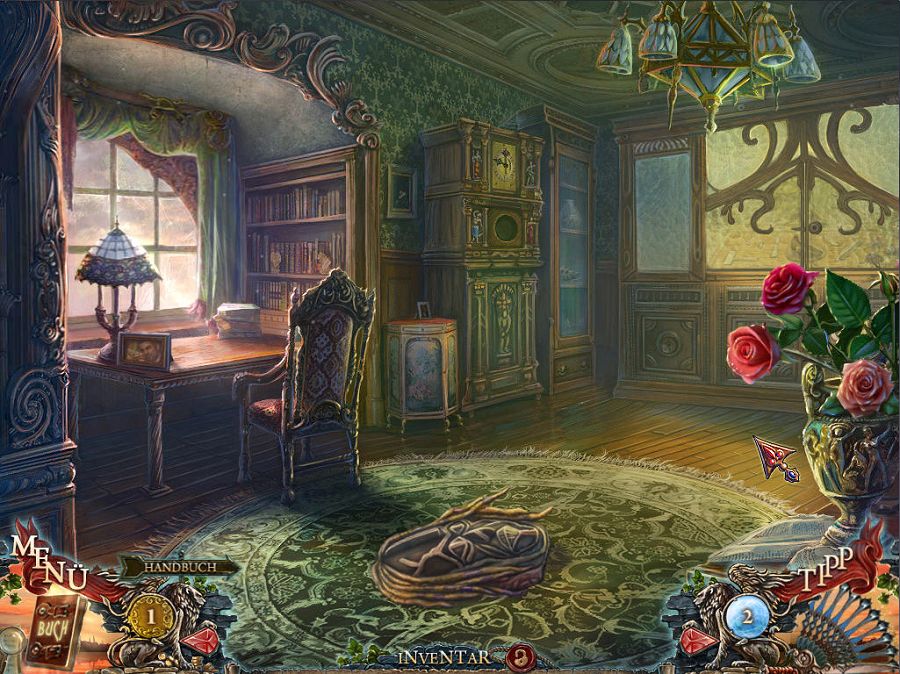The width and height of the screenshot is (900, 674).
Task: Toggle the red inventory lock
Action: tap(518, 656)
